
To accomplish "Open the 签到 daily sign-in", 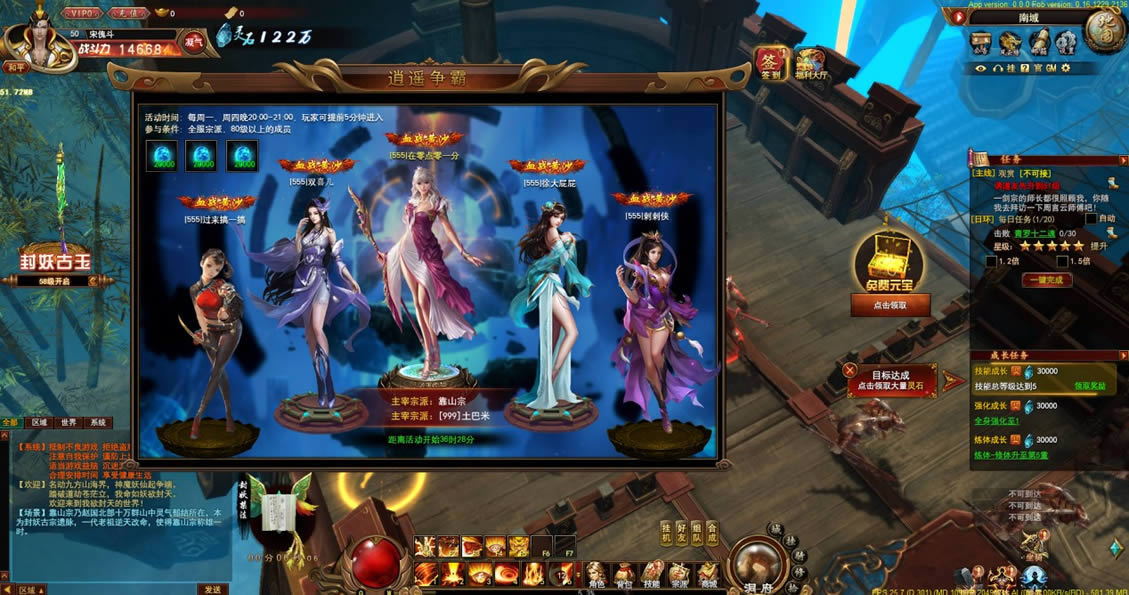I will tap(770, 62).
